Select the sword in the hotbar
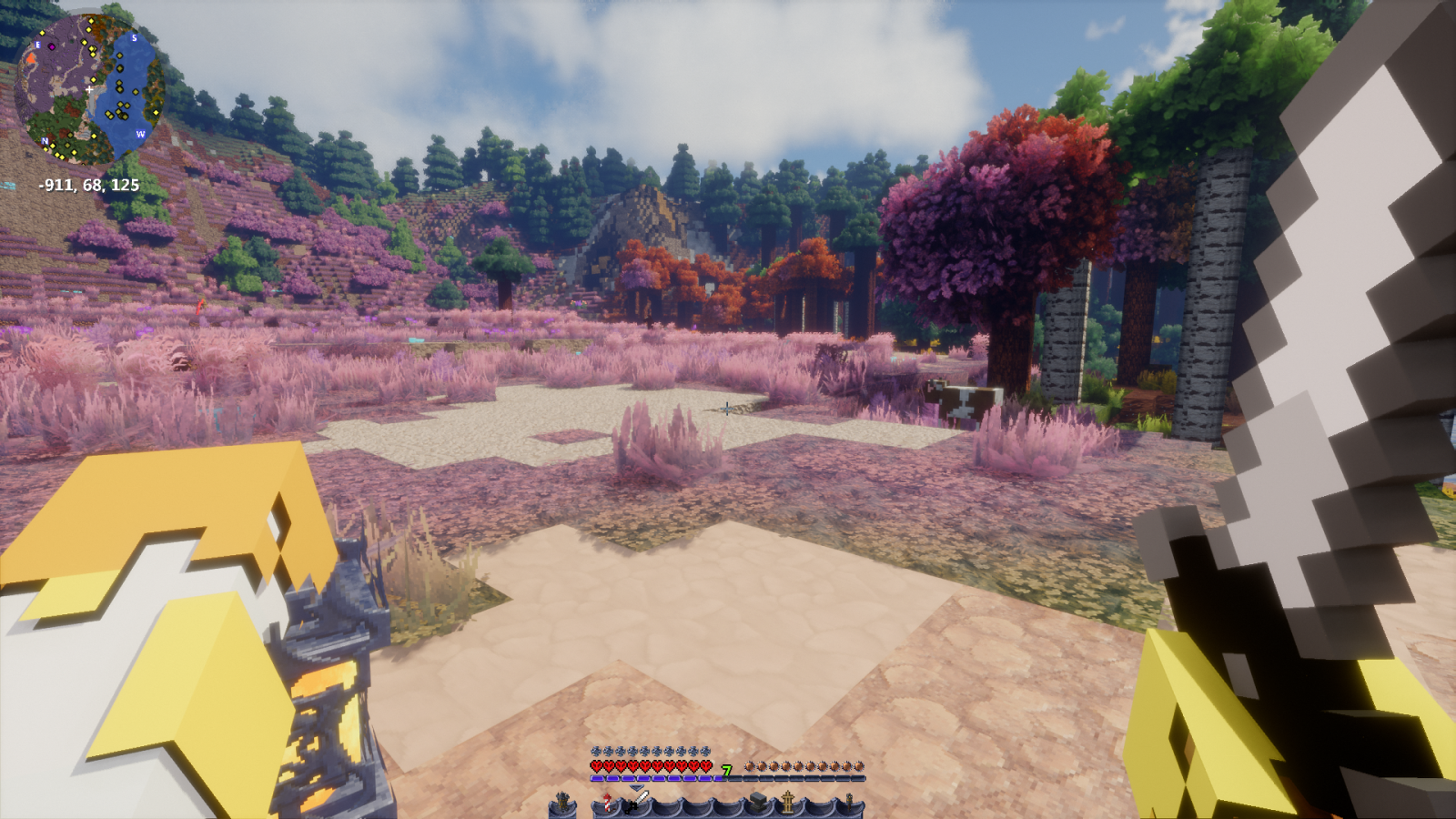Image resolution: width=1456 pixels, height=819 pixels. coord(639,801)
